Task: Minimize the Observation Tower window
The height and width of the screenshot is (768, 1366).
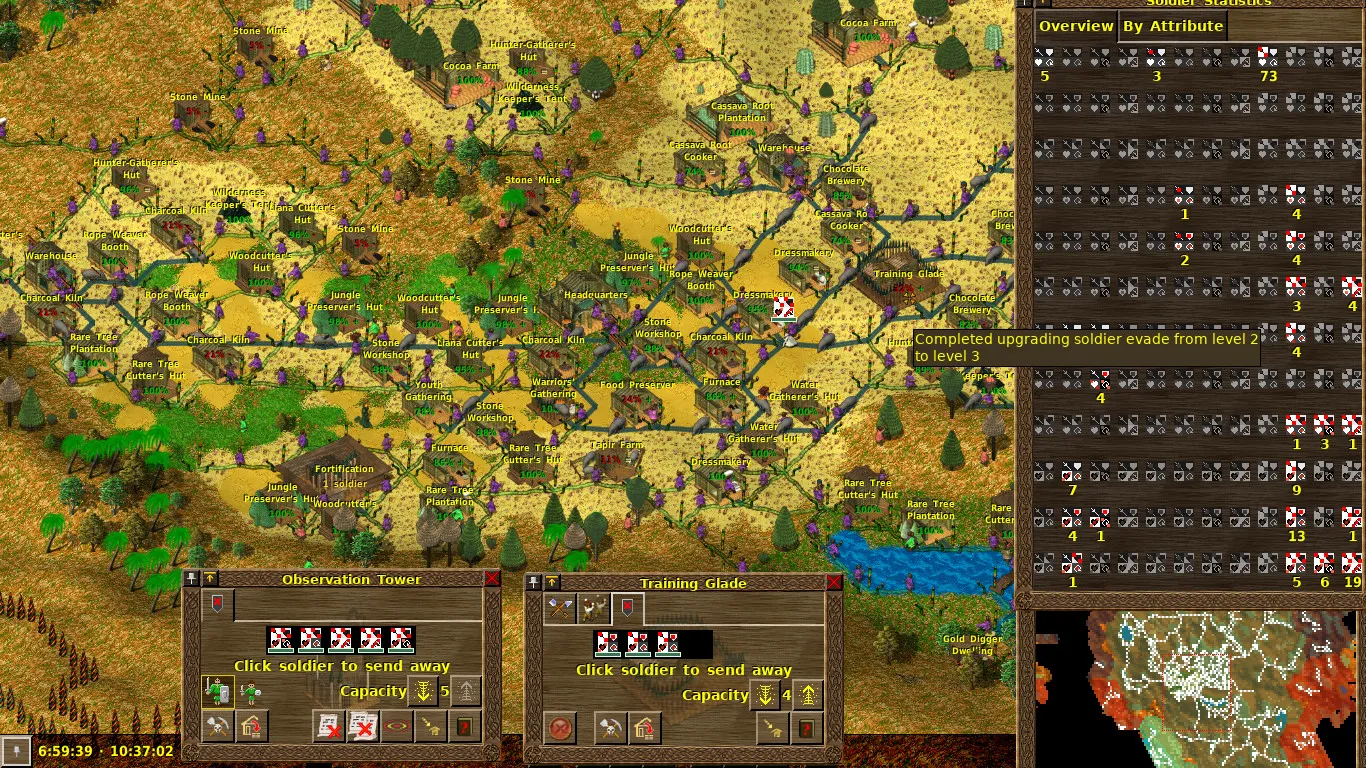Action: coord(210,579)
